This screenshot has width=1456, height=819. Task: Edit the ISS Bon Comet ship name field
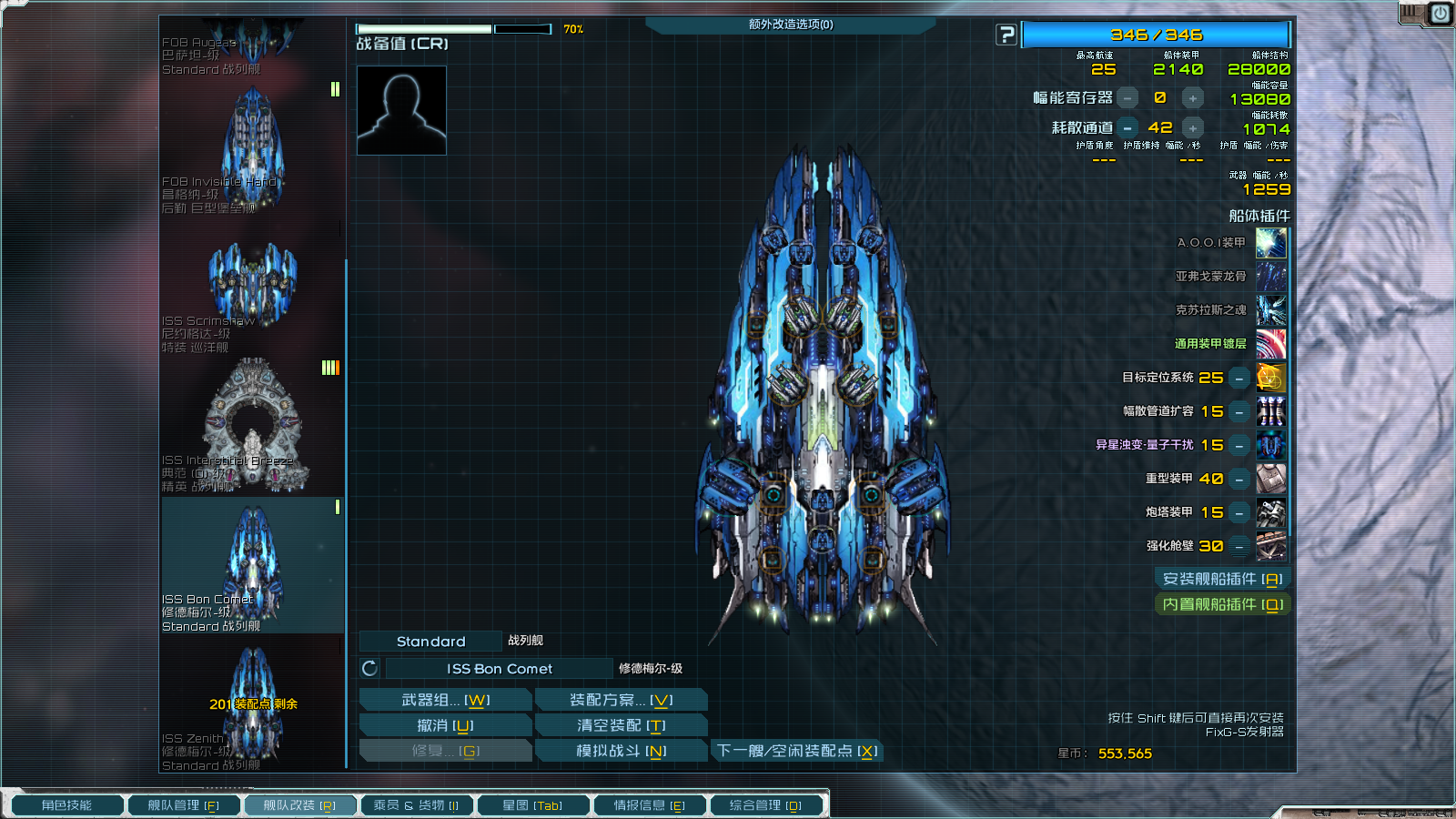pos(499,669)
